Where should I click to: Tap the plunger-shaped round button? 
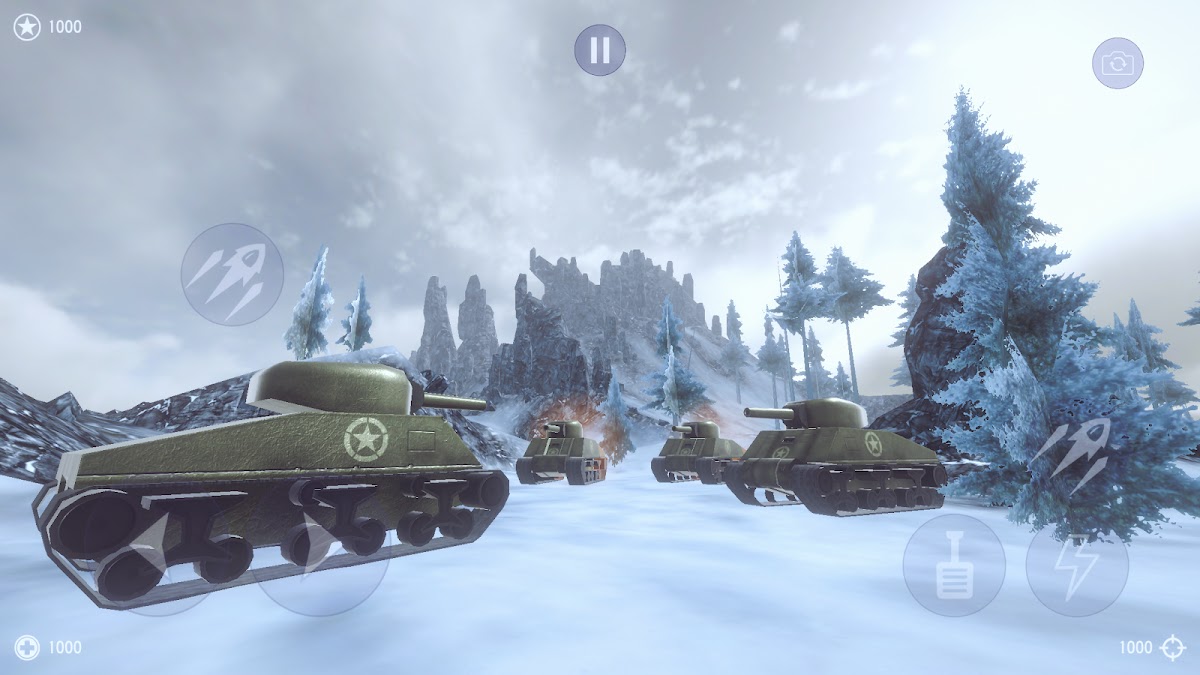tap(954, 566)
